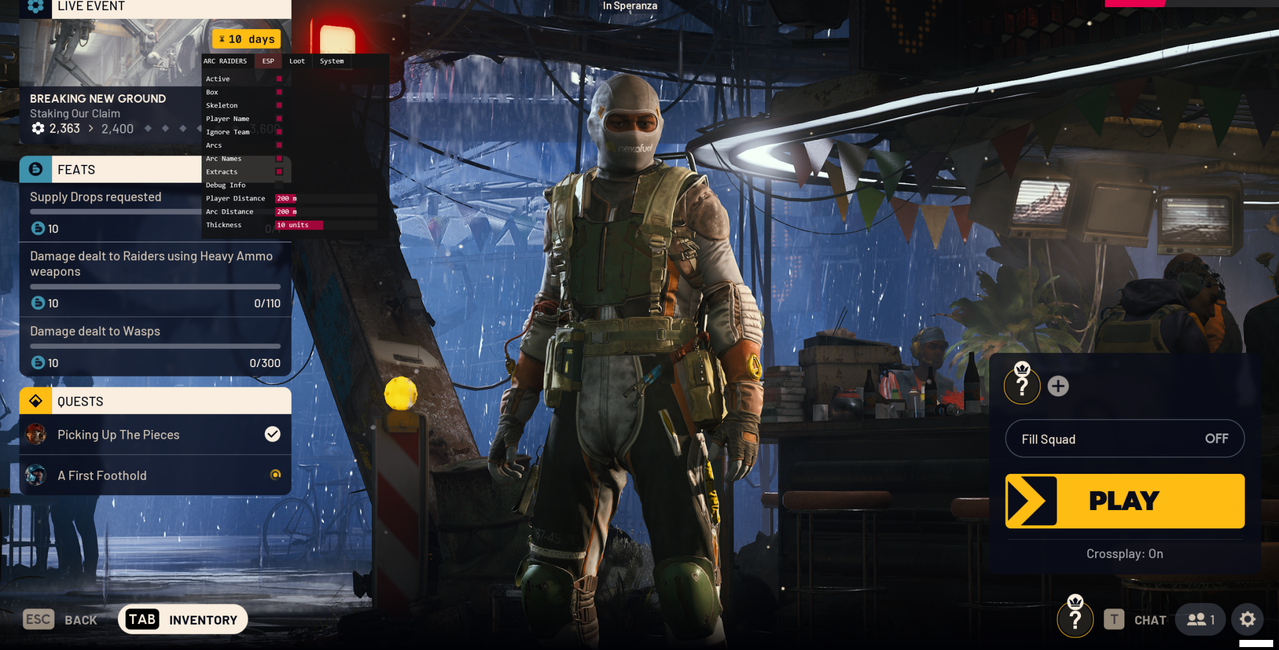Toggle the Fill Squad option
This screenshot has width=1279, height=650.
(x=1124, y=439)
